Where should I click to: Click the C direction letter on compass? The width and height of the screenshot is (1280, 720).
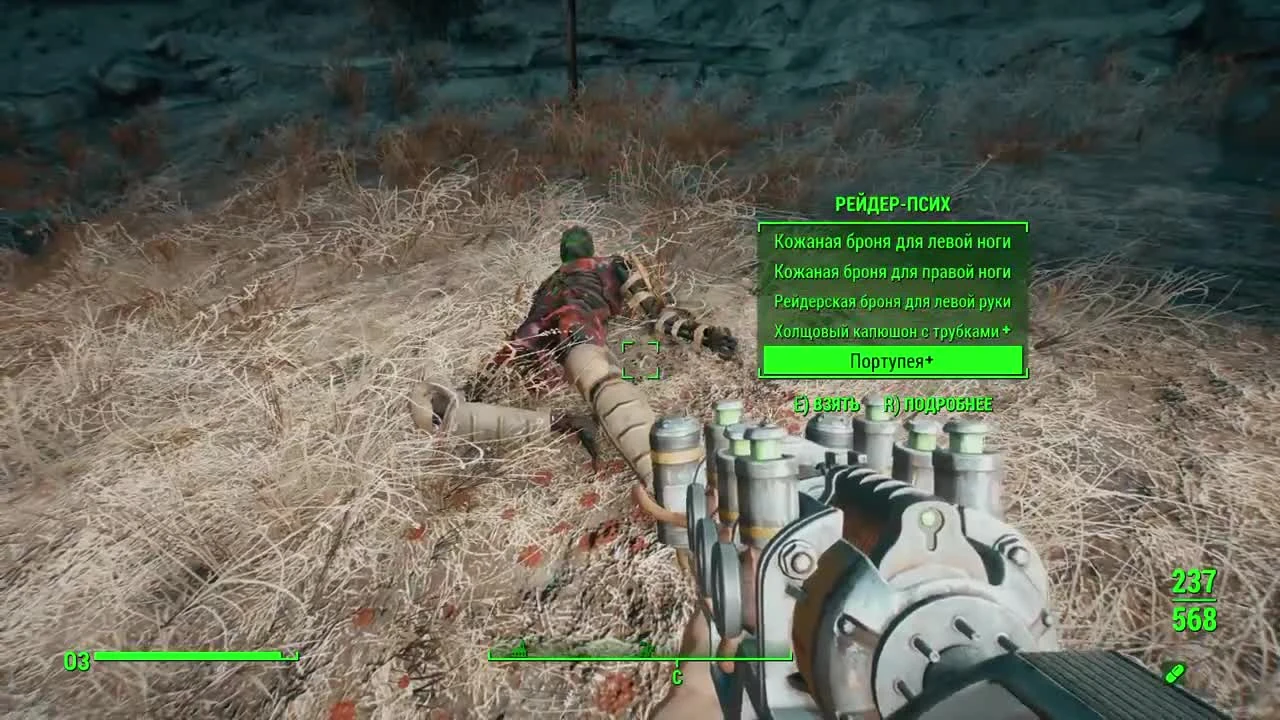coord(680,675)
